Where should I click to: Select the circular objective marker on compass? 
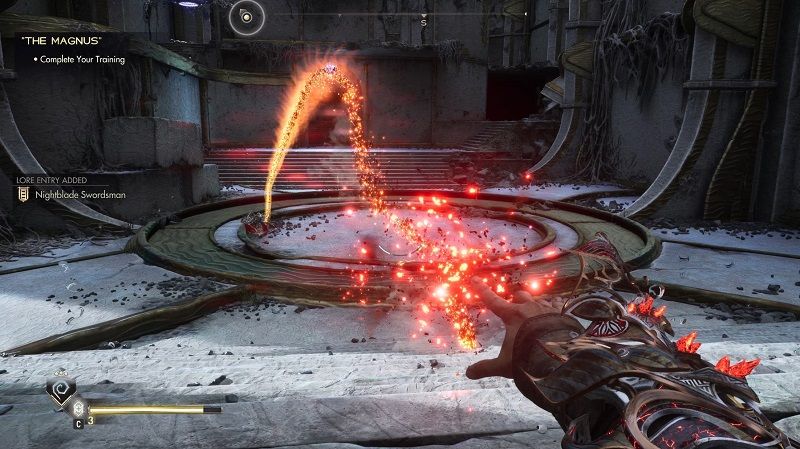(x=246, y=15)
